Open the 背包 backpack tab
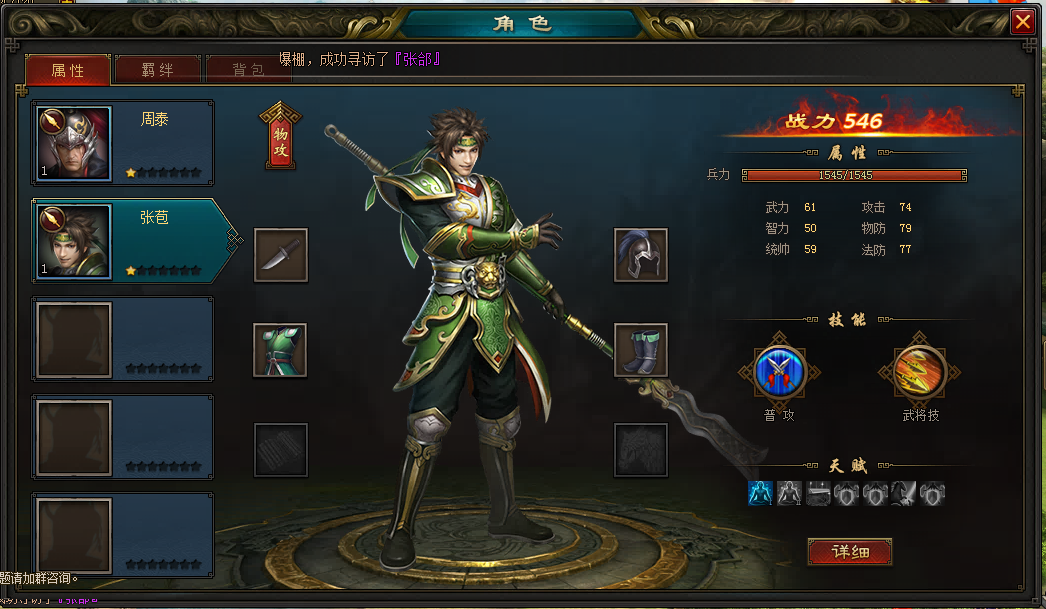This screenshot has width=1046, height=609. coord(247,70)
